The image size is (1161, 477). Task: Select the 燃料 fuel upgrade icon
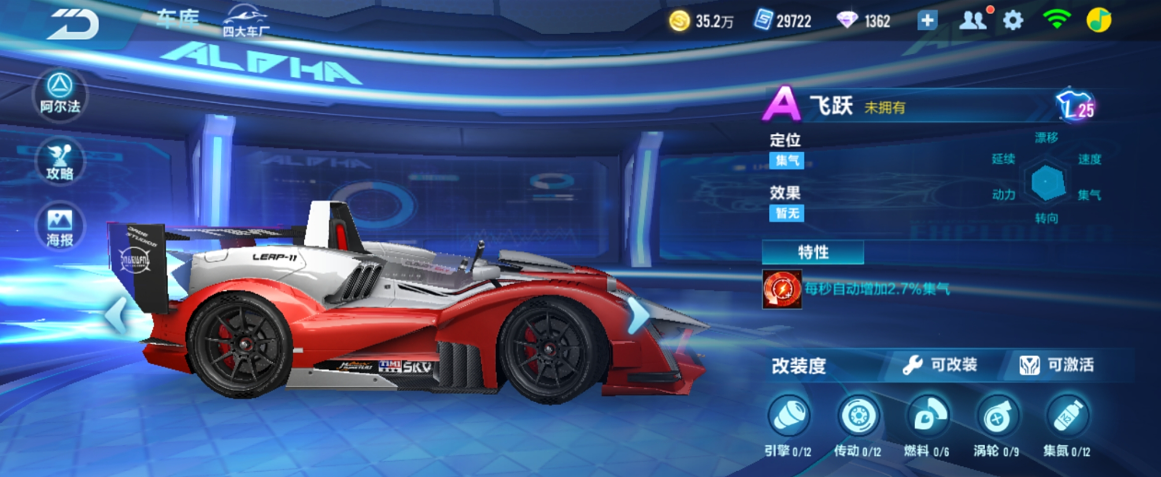point(927,415)
